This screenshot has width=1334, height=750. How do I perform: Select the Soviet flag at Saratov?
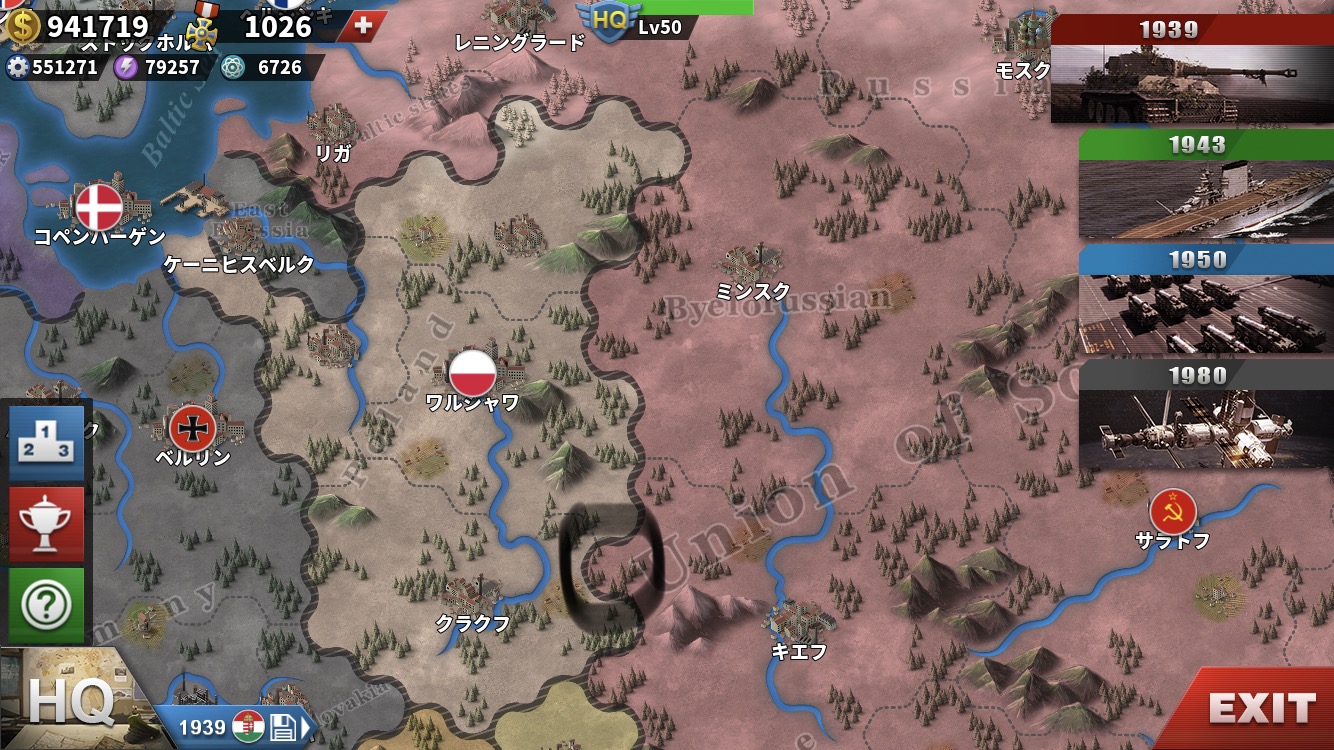(x=1172, y=512)
